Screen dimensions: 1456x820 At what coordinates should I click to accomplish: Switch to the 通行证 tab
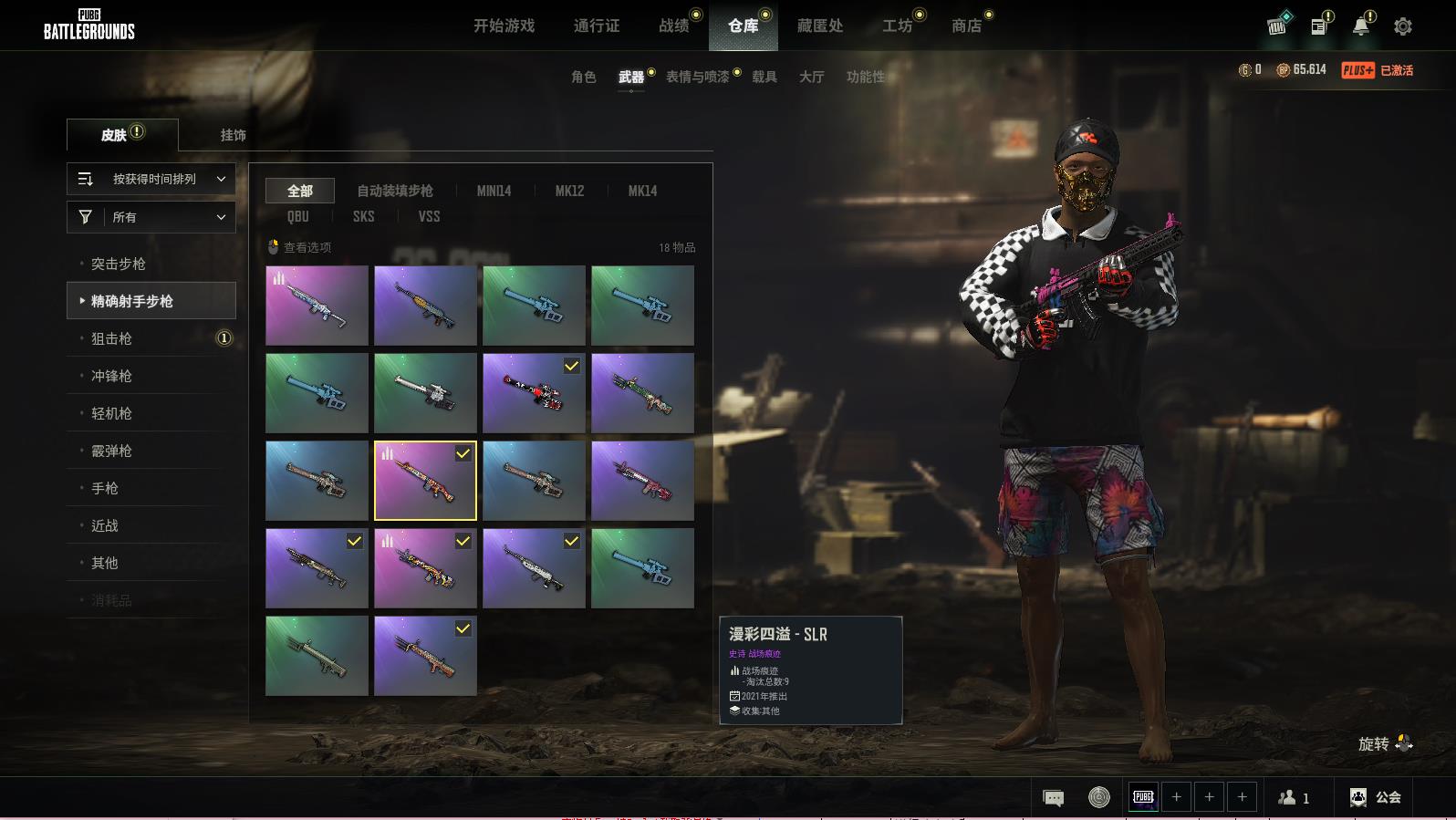(597, 26)
